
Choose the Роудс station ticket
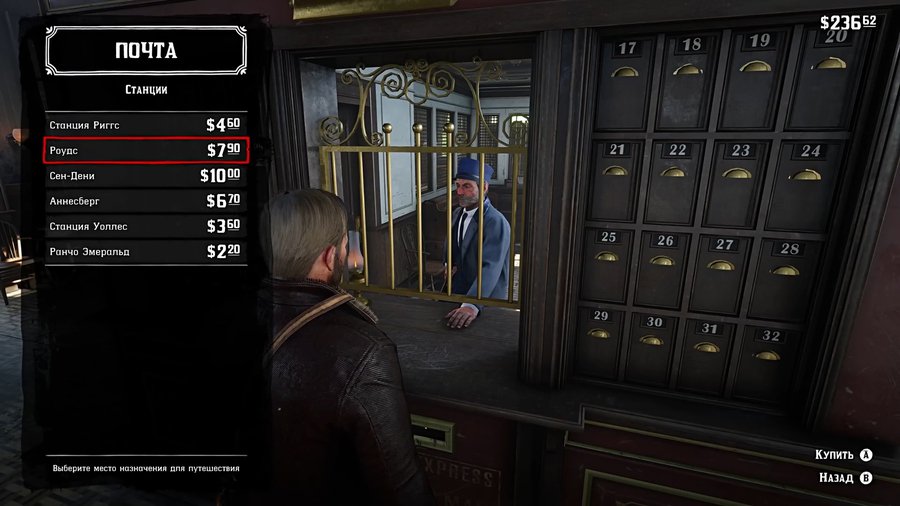pyautogui.click(x=145, y=150)
